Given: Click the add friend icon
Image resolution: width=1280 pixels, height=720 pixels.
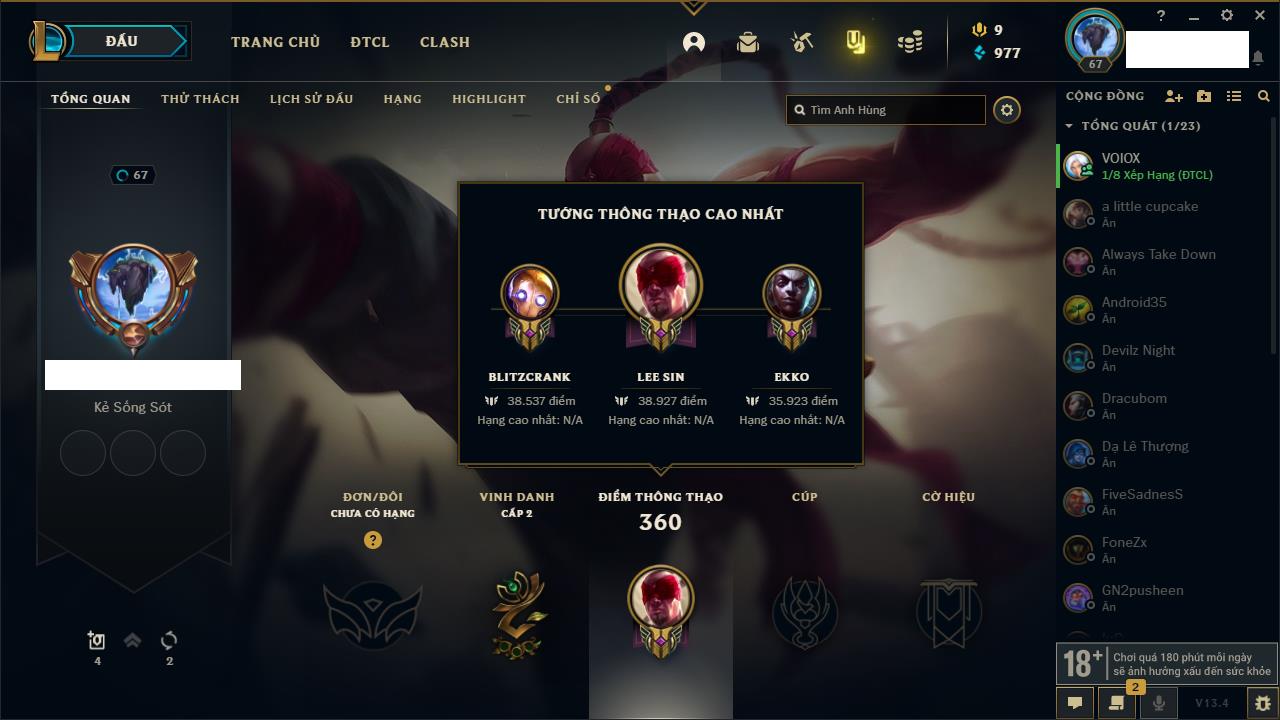Looking at the screenshot, I should click(x=1174, y=96).
